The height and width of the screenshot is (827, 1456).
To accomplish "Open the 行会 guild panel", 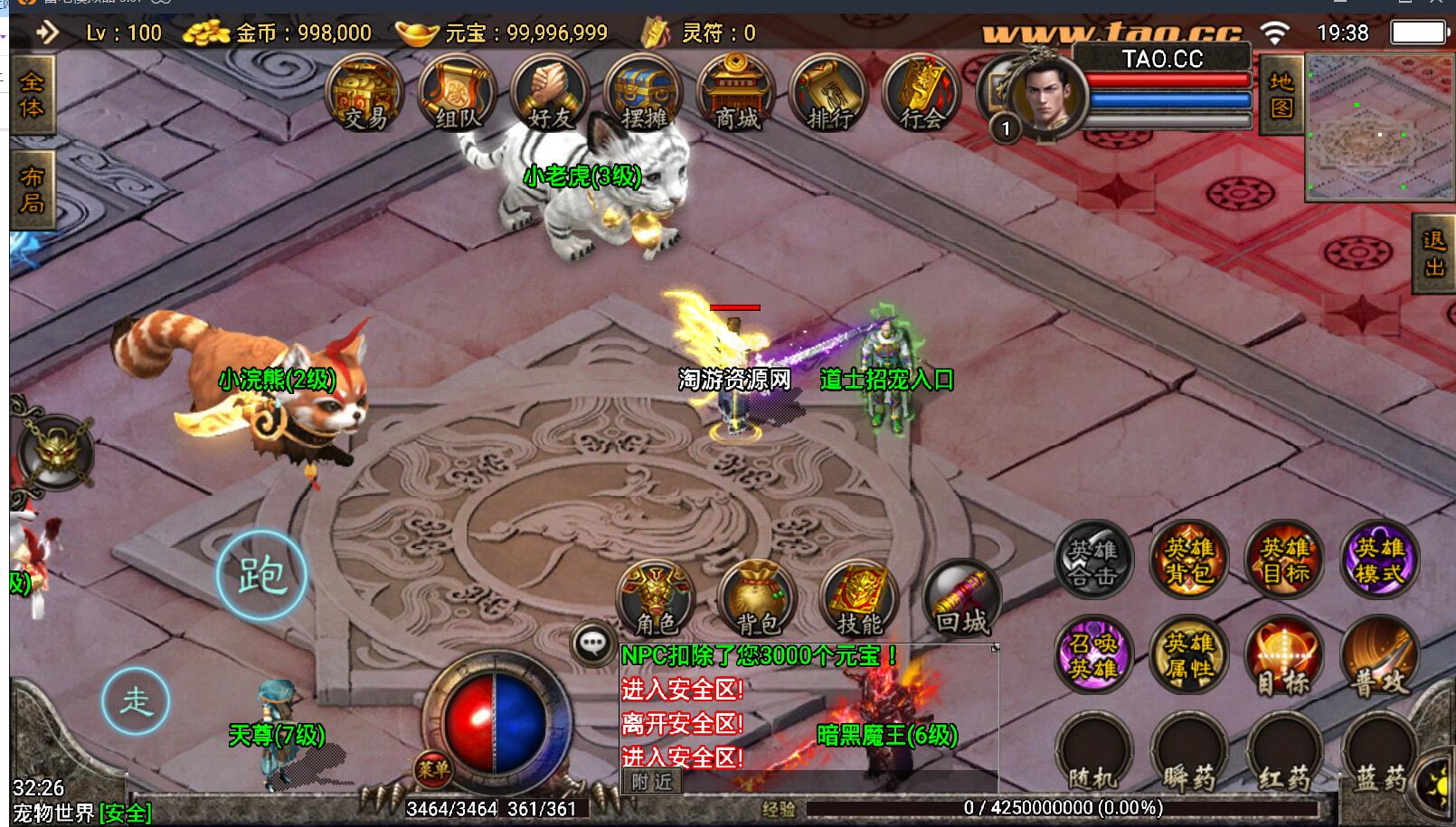I will click(922, 95).
